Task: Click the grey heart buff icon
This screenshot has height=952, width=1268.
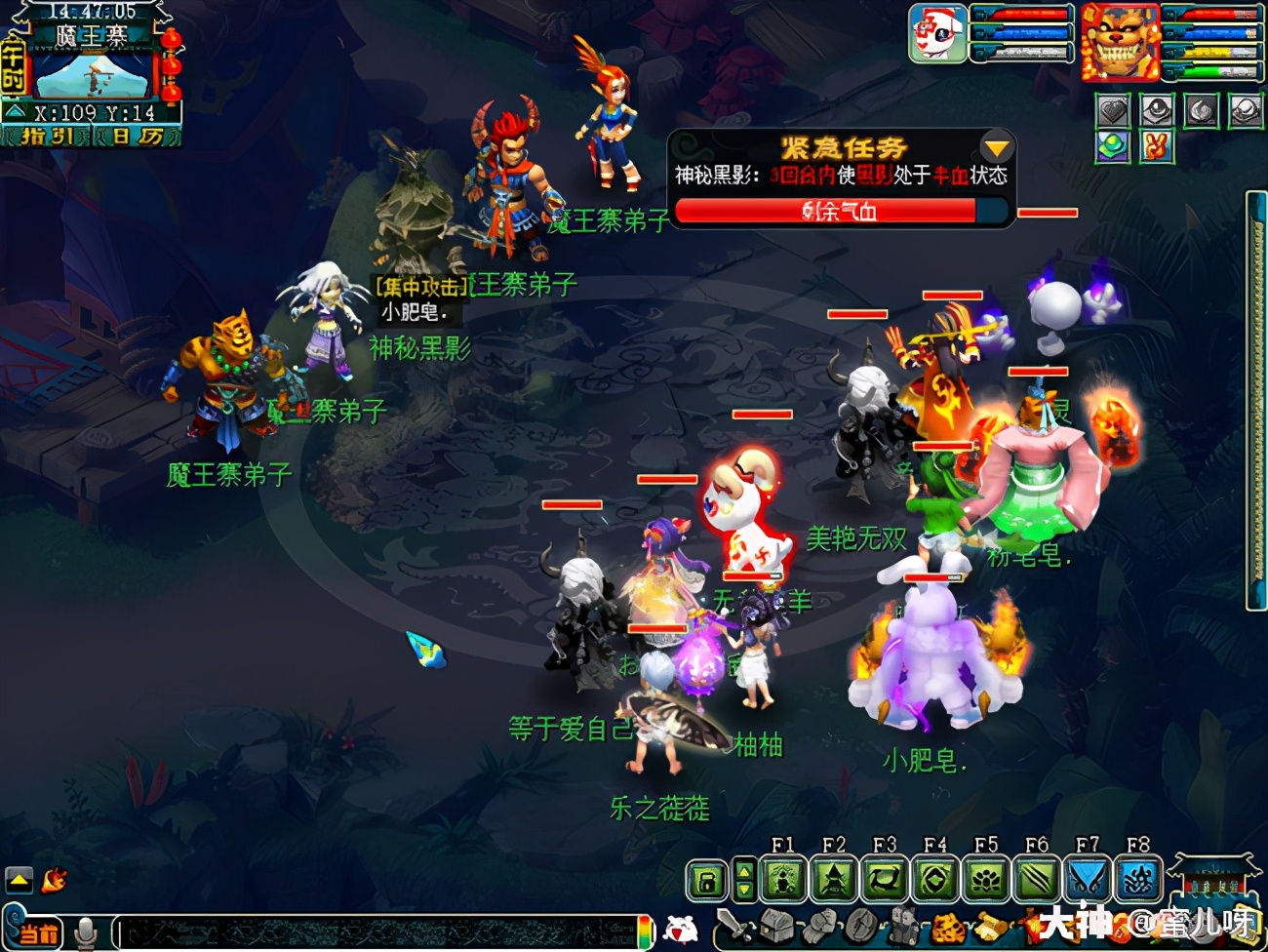Action: [x=1113, y=110]
